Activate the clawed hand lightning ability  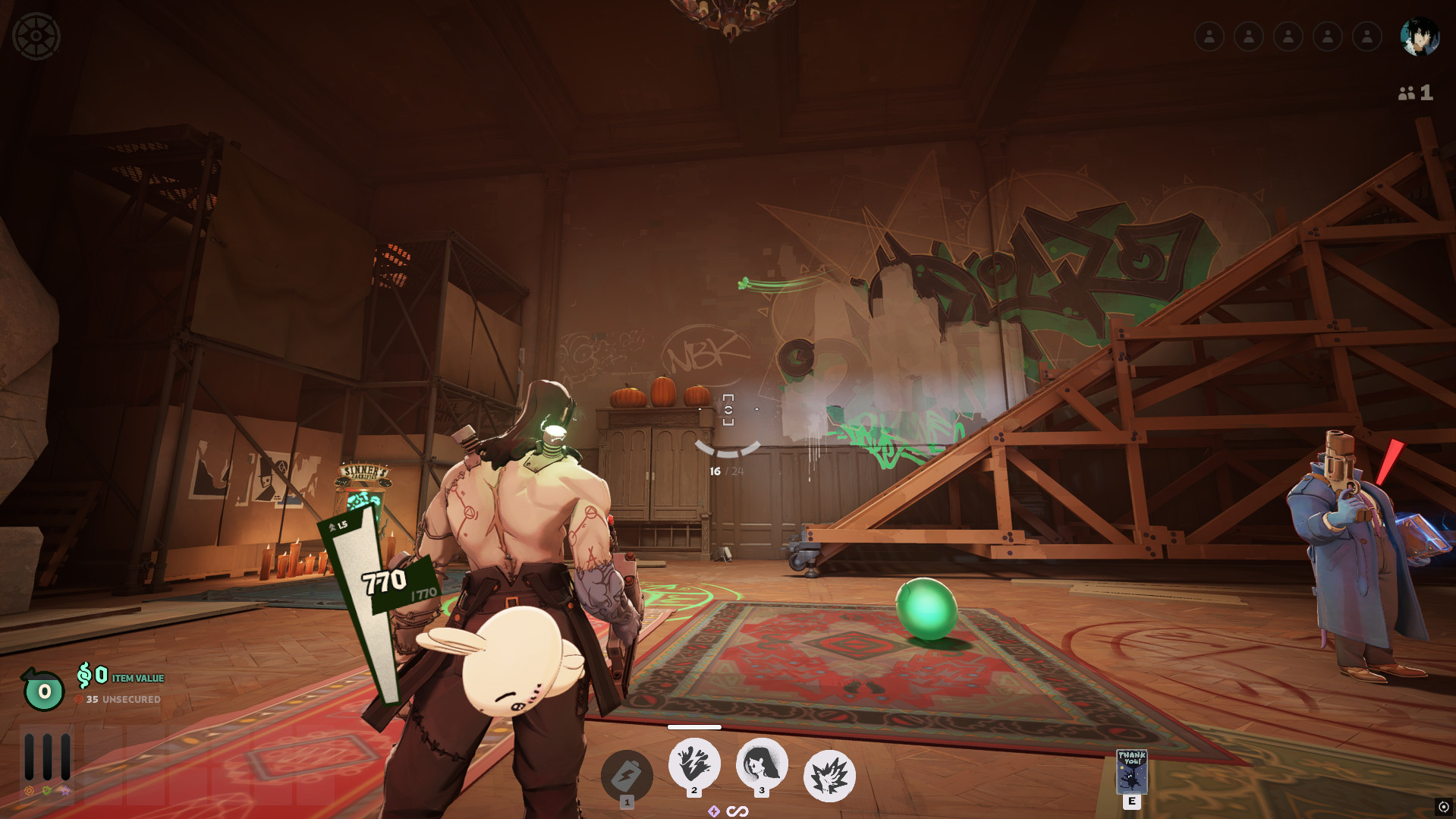point(694,764)
